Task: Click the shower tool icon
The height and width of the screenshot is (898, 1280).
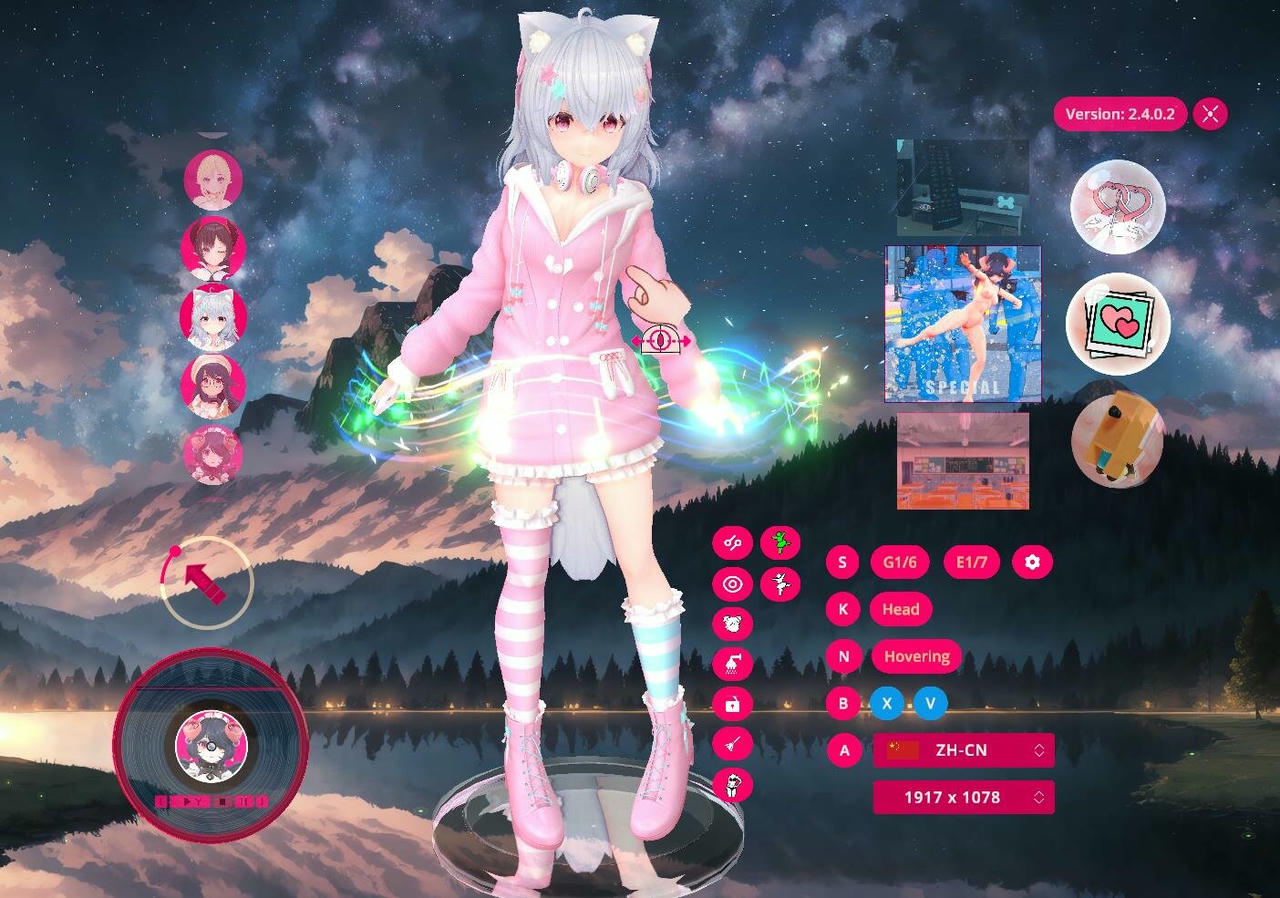Action: tap(733, 663)
